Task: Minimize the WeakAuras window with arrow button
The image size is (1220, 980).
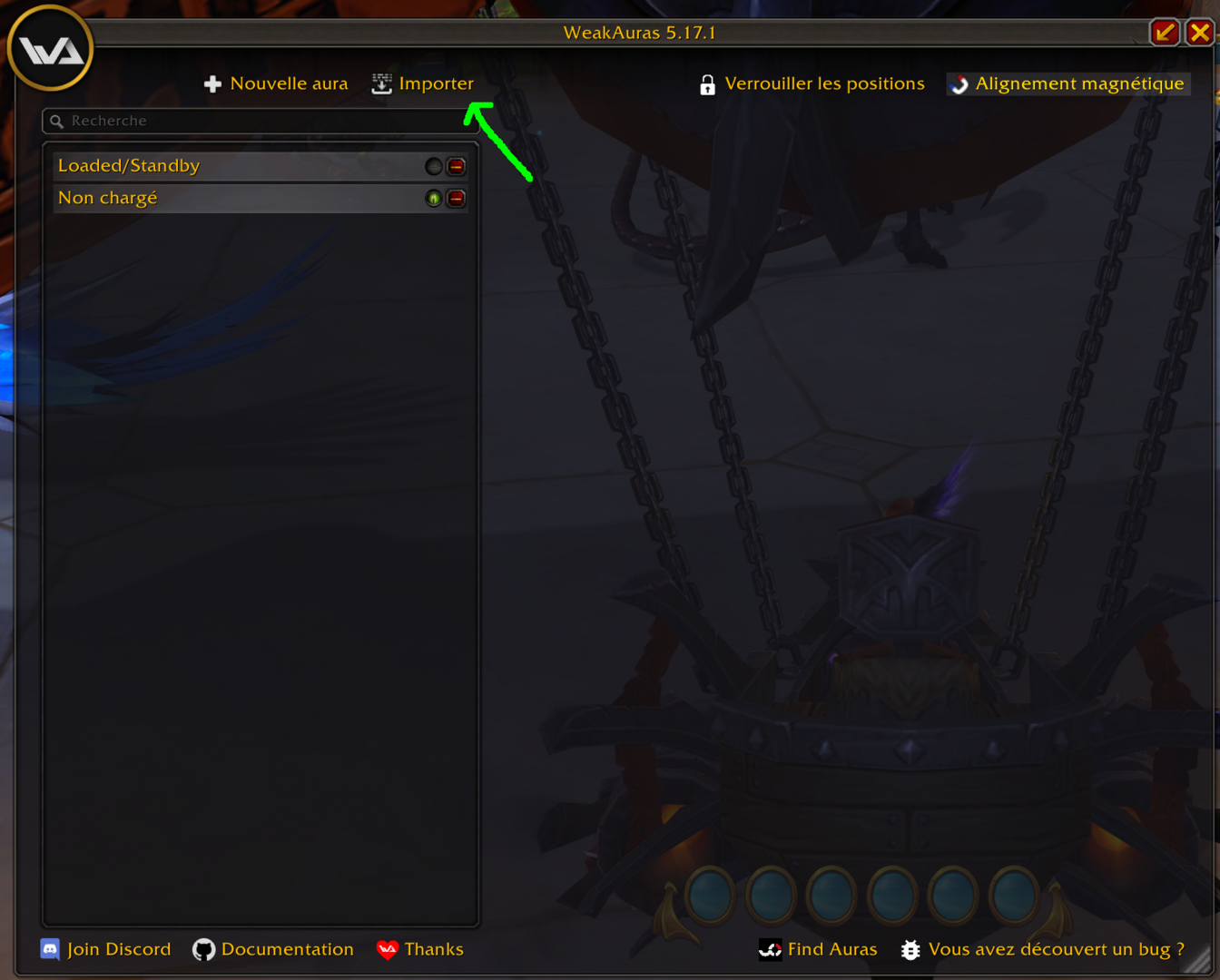Action: coord(1165,33)
